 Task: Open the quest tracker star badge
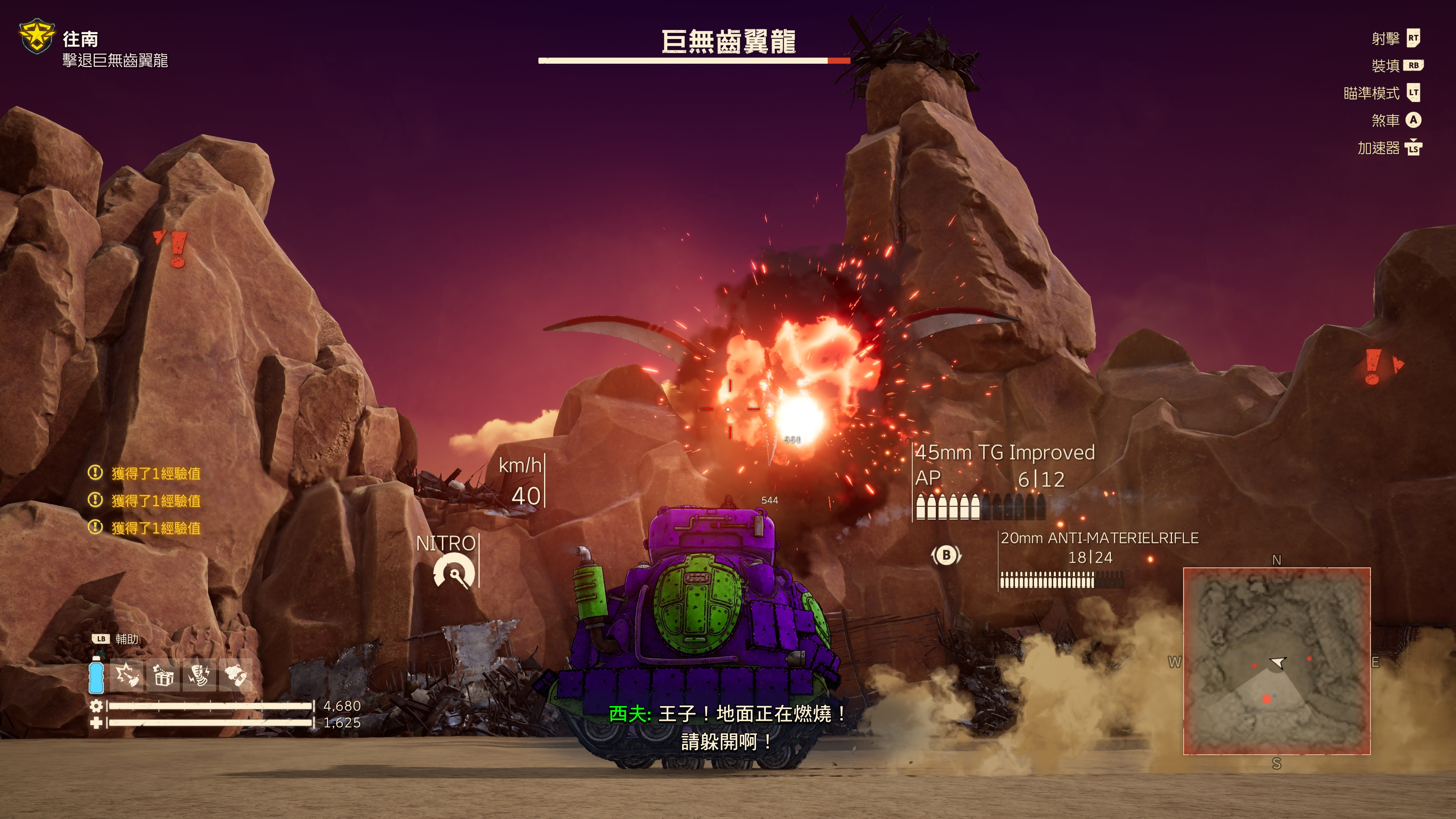coord(37,37)
